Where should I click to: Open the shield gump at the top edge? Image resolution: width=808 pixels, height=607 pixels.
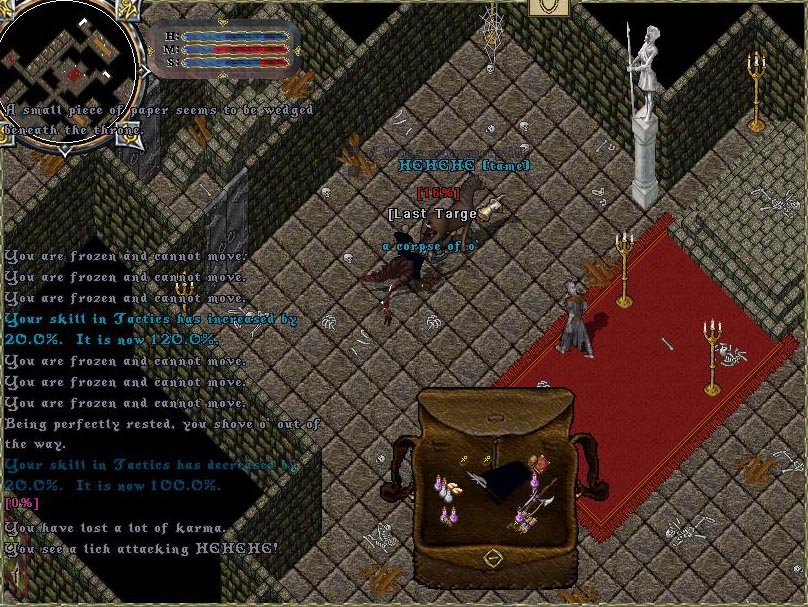549,6
